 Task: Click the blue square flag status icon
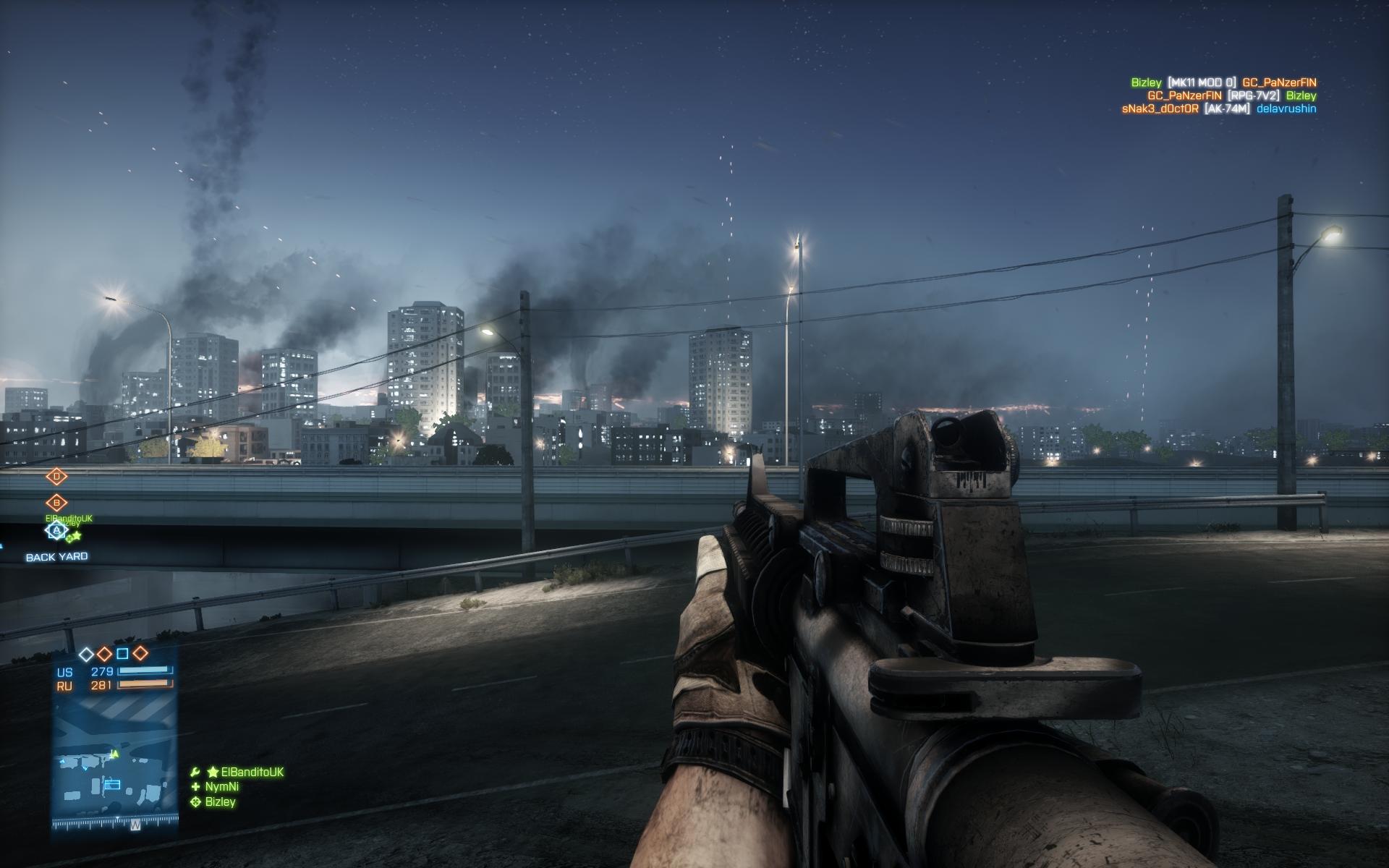pos(122,654)
